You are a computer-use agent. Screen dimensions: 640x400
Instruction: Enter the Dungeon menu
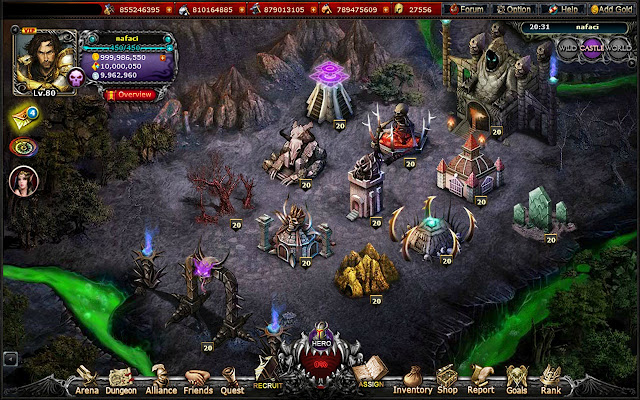pyautogui.click(x=122, y=383)
